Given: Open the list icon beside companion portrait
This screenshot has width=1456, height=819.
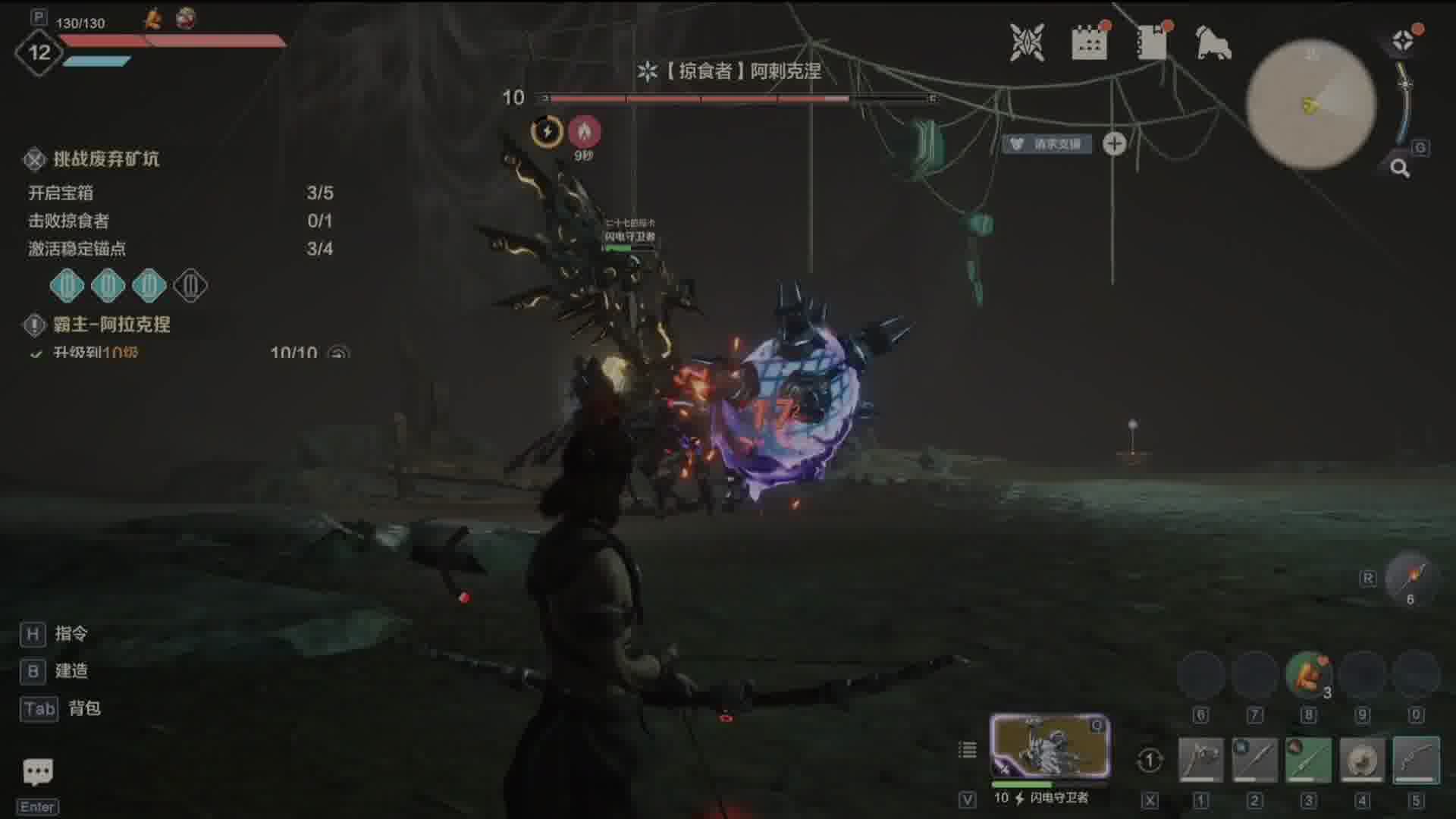Looking at the screenshot, I should pyautogui.click(x=968, y=750).
